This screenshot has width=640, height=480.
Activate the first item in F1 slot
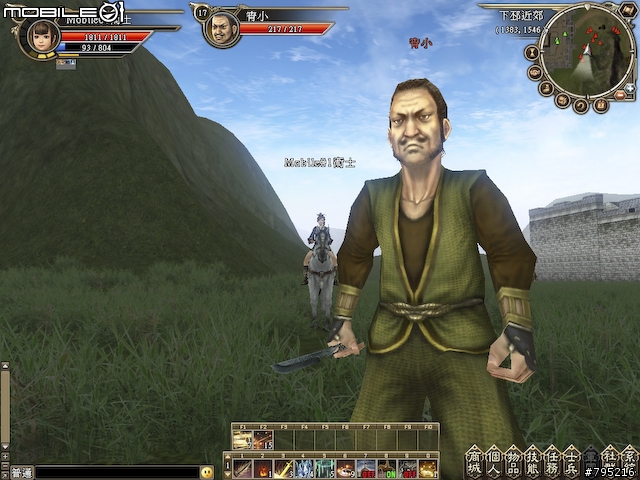(242, 440)
